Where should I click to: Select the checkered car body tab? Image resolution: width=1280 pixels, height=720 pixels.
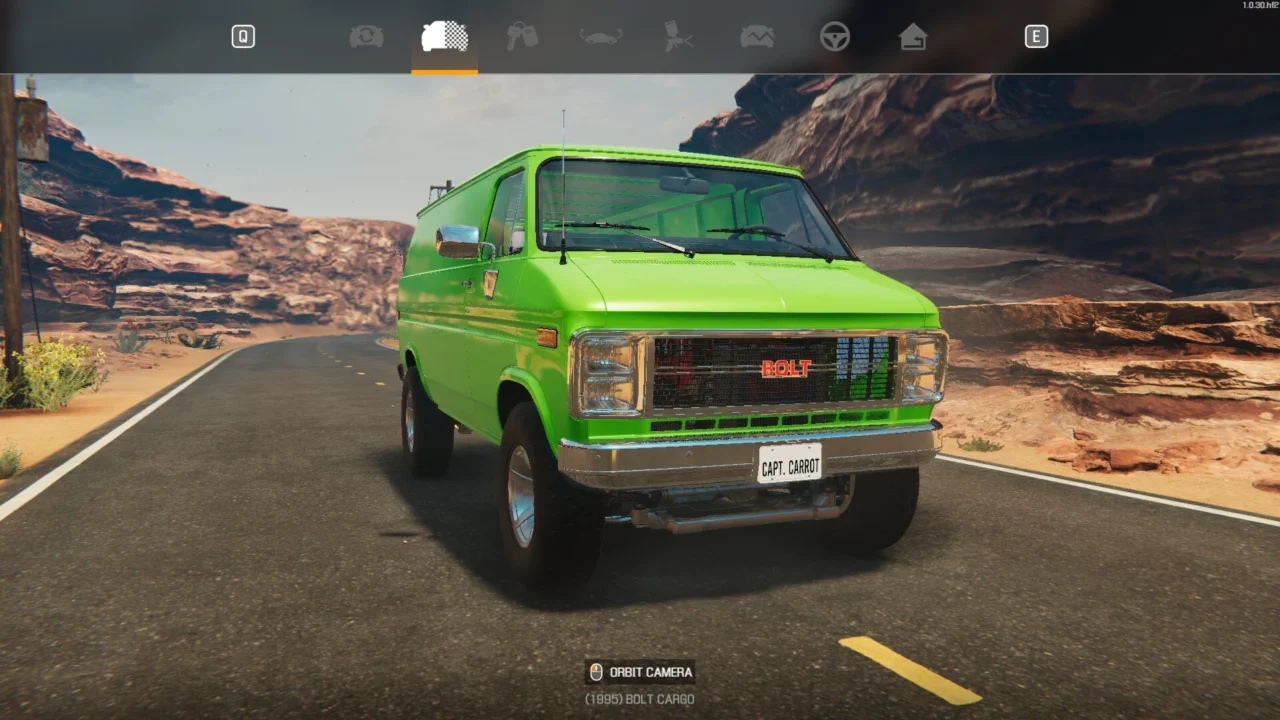[445, 37]
